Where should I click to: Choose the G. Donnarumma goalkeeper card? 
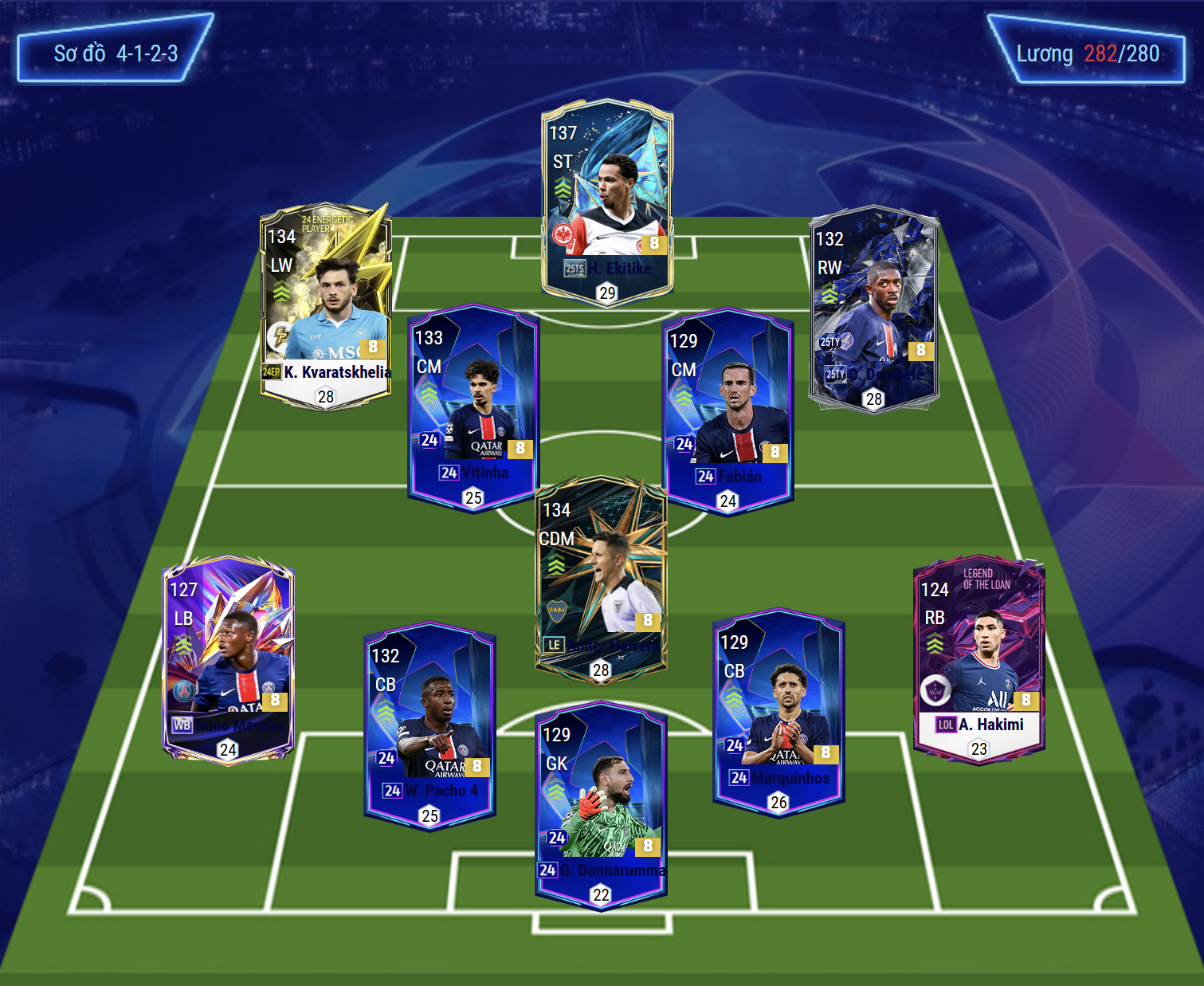[601, 803]
